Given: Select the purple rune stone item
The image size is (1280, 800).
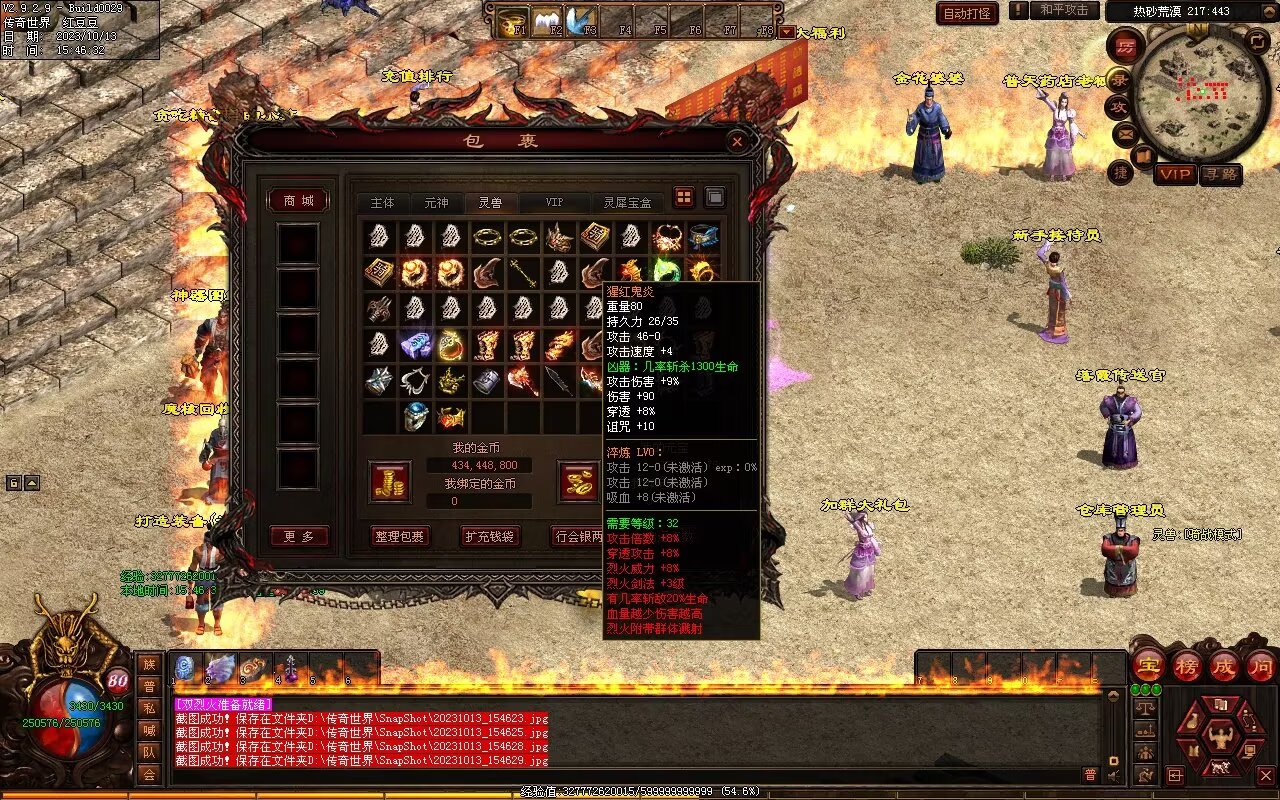Looking at the screenshot, I should [x=416, y=345].
